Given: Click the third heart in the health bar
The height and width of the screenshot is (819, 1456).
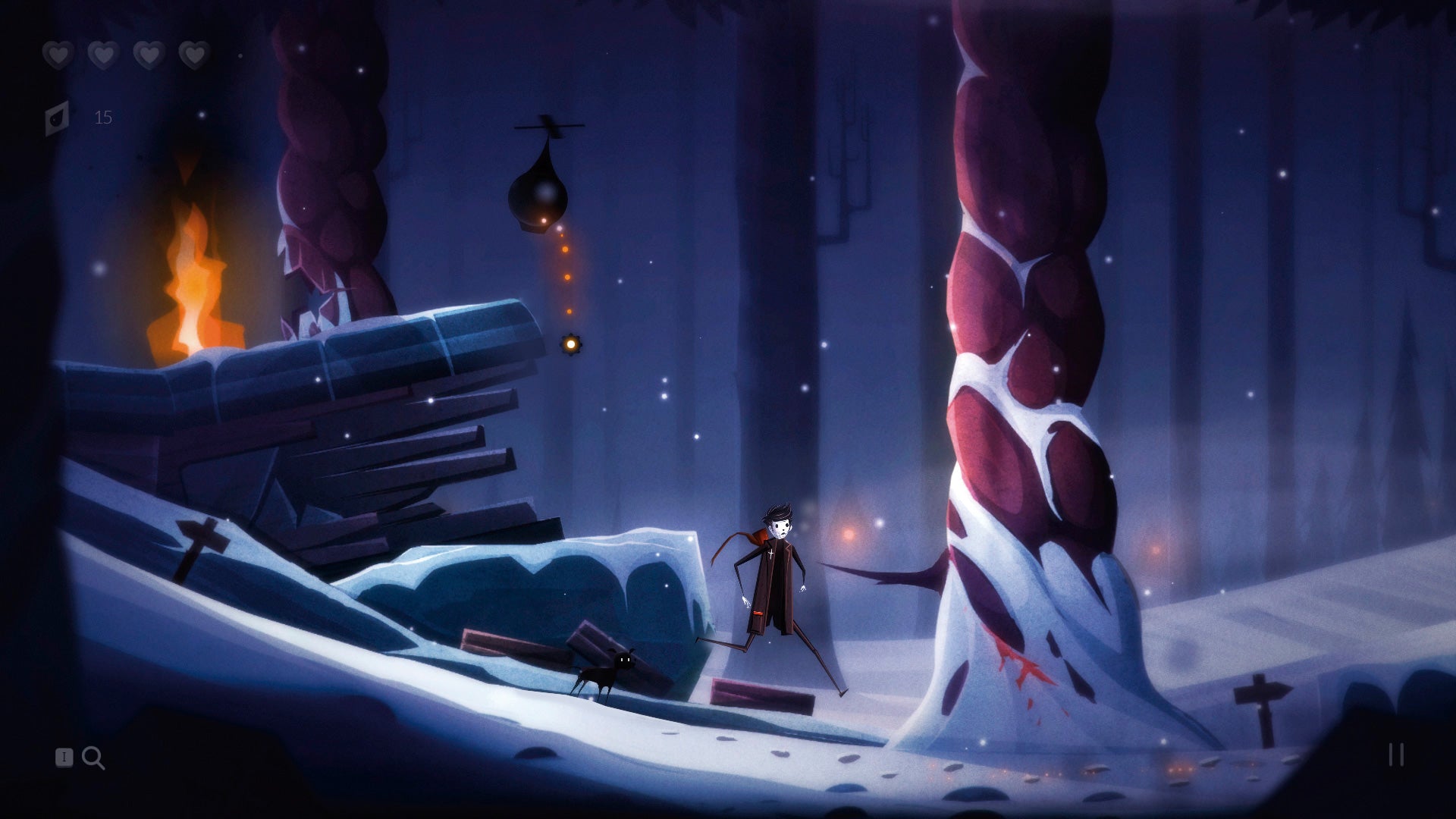Looking at the screenshot, I should point(149,55).
